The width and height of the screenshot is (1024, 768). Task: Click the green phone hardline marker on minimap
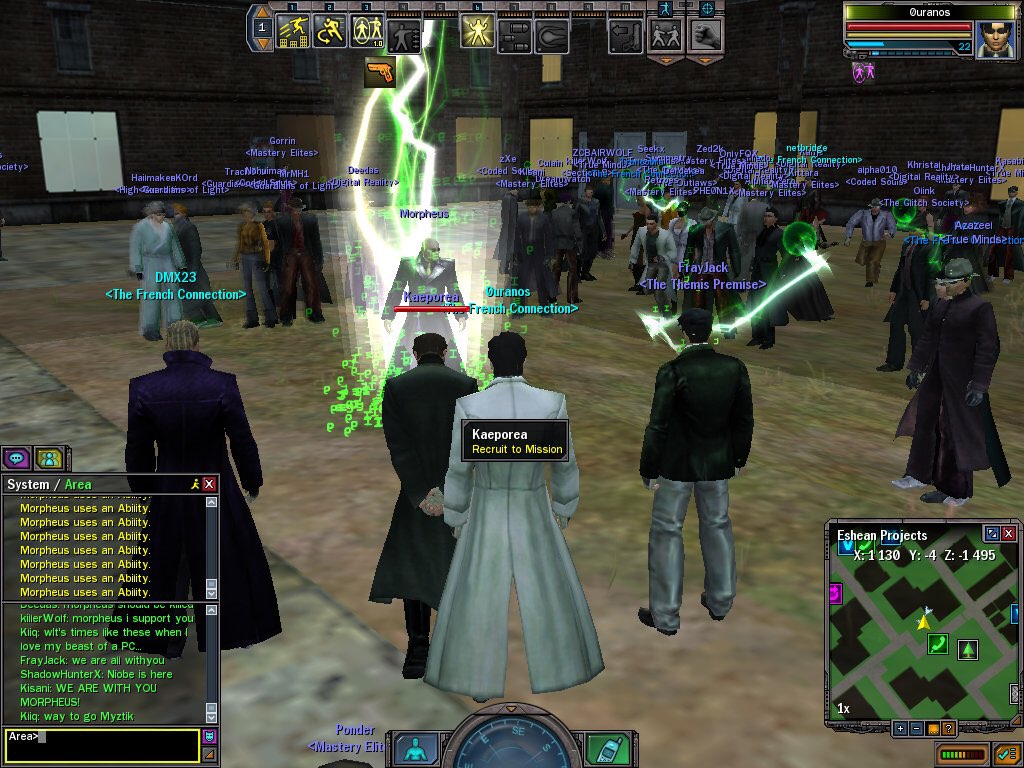(937, 643)
